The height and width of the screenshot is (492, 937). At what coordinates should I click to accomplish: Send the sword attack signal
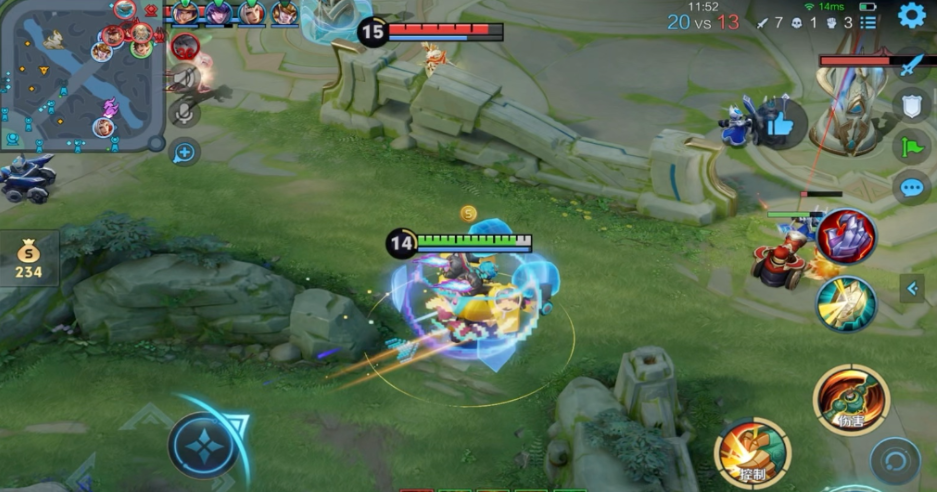tap(911, 67)
